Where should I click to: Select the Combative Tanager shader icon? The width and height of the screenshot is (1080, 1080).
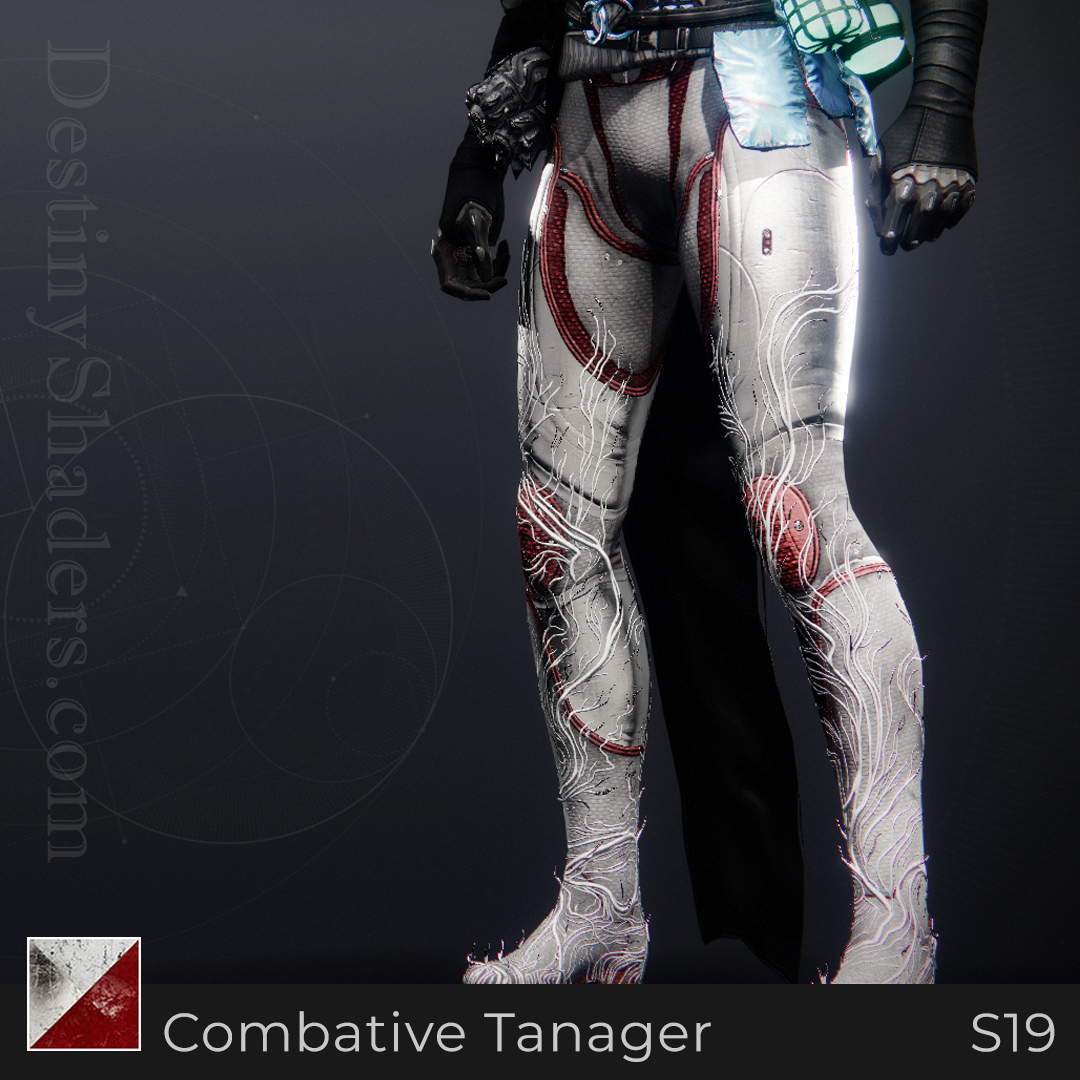tap(84, 993)
